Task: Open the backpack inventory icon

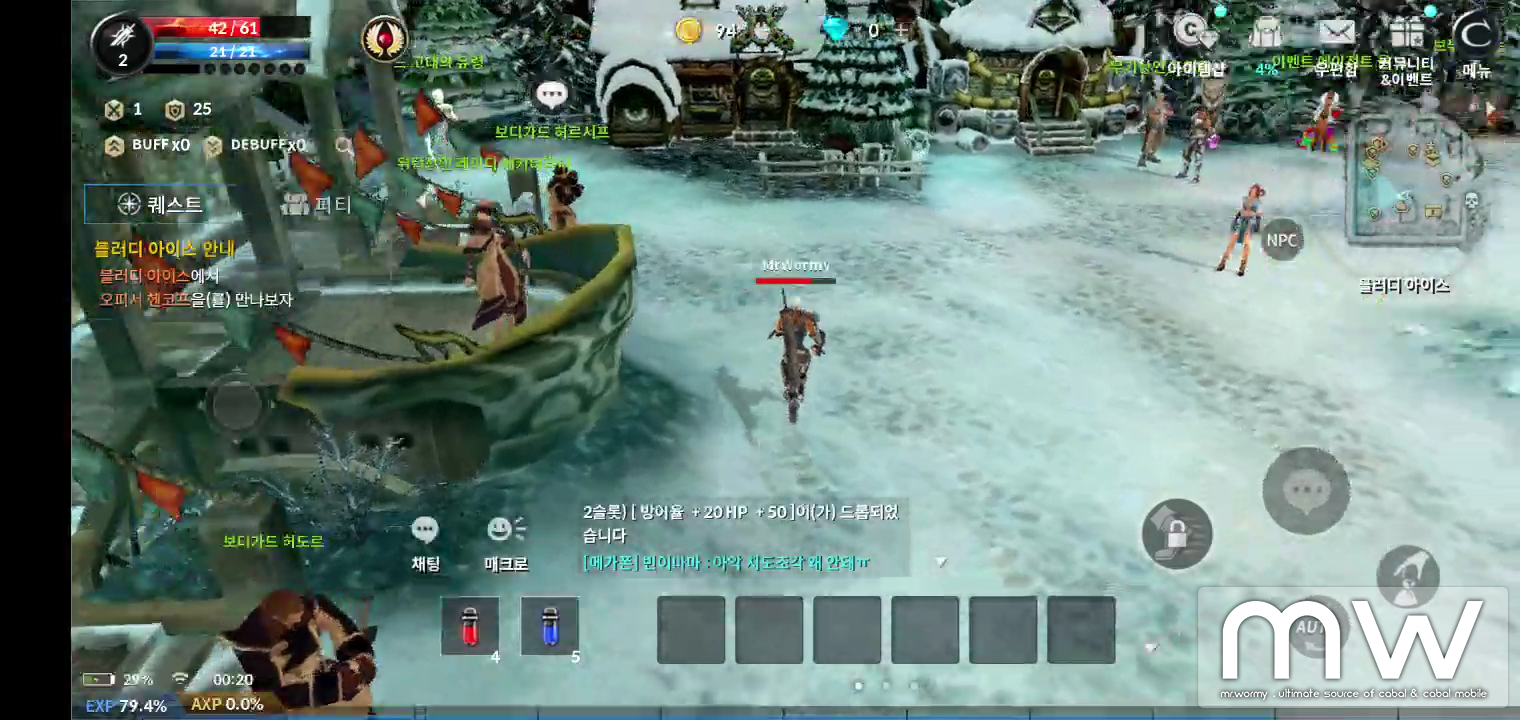Action: (x=1266, y=34)
